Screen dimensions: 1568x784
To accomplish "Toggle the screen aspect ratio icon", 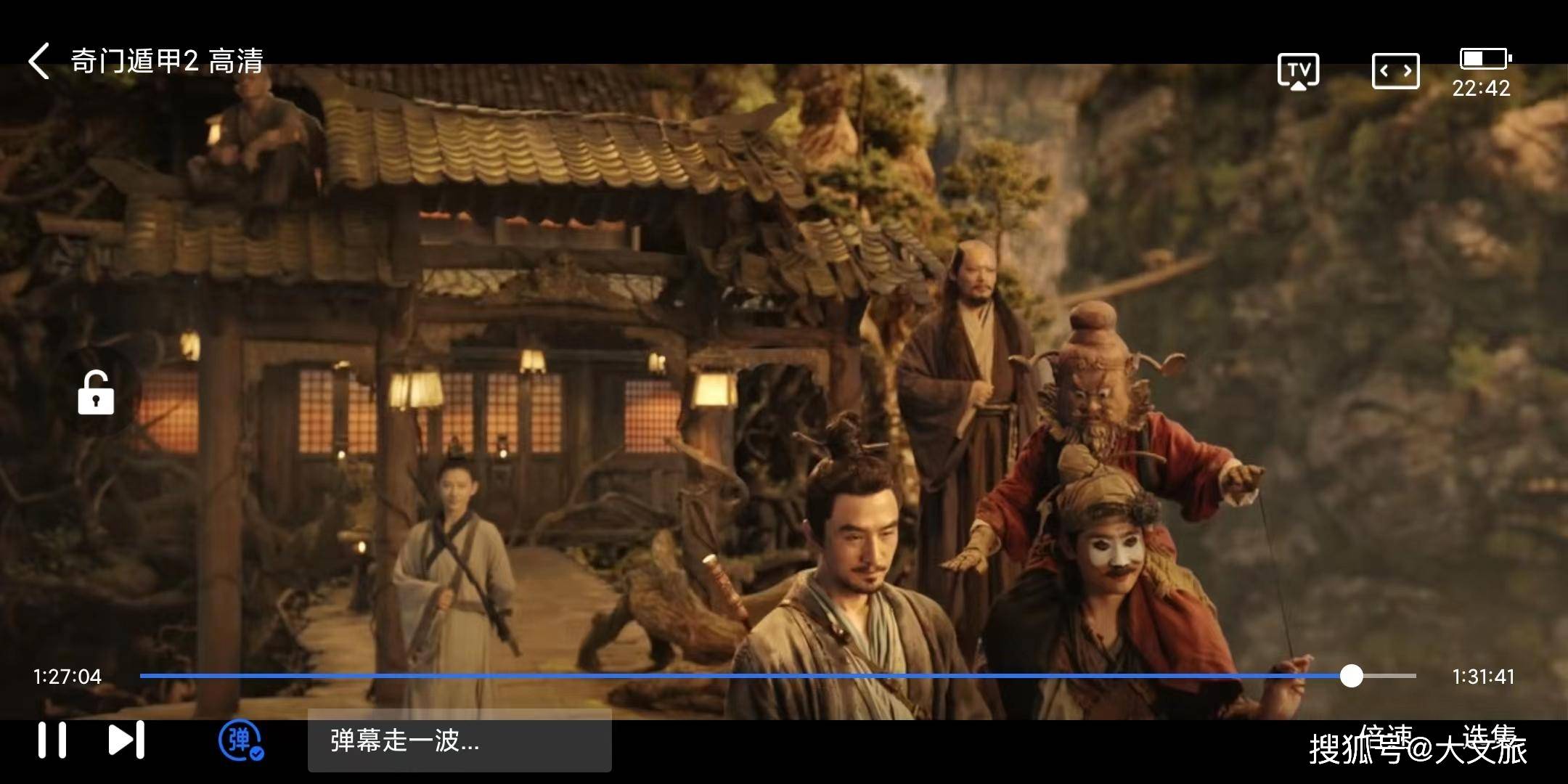I will click(x=1395, y=71).
